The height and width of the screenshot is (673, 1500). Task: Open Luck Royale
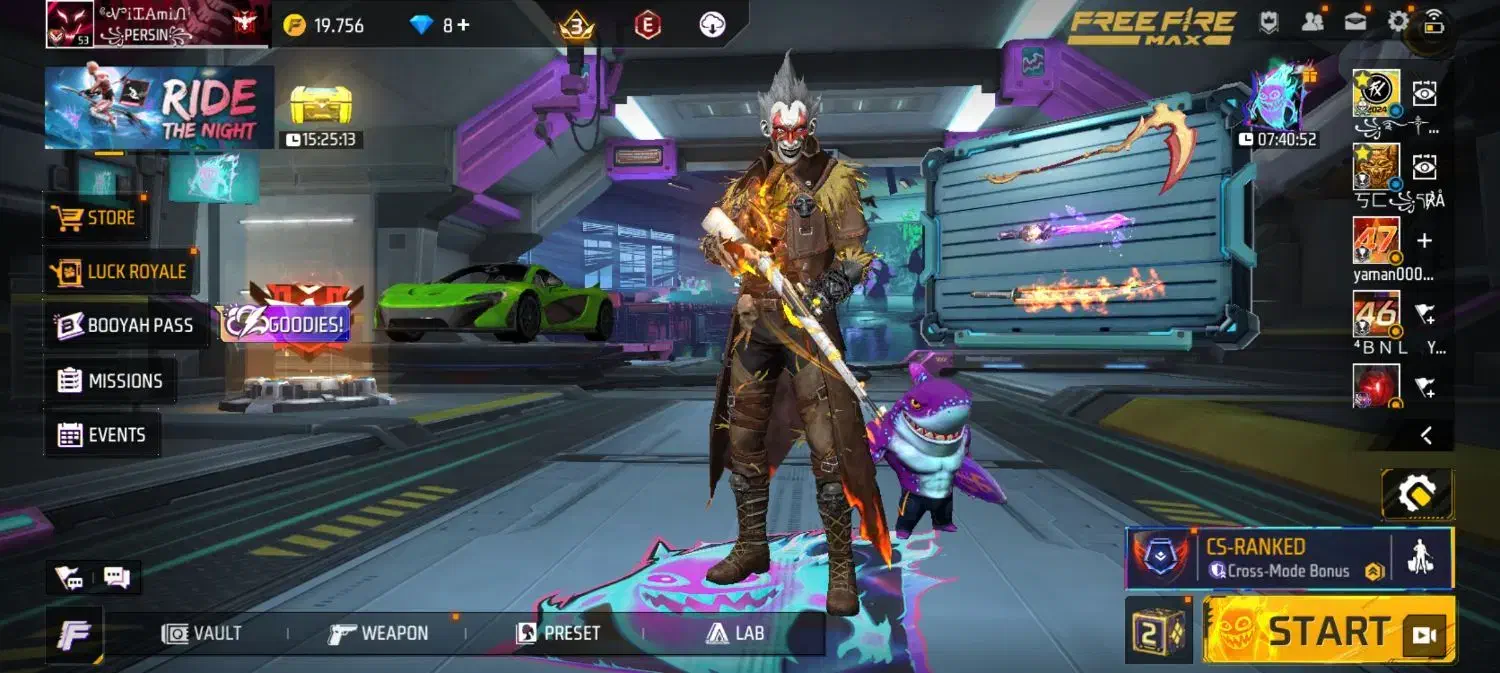coord(122,271)
